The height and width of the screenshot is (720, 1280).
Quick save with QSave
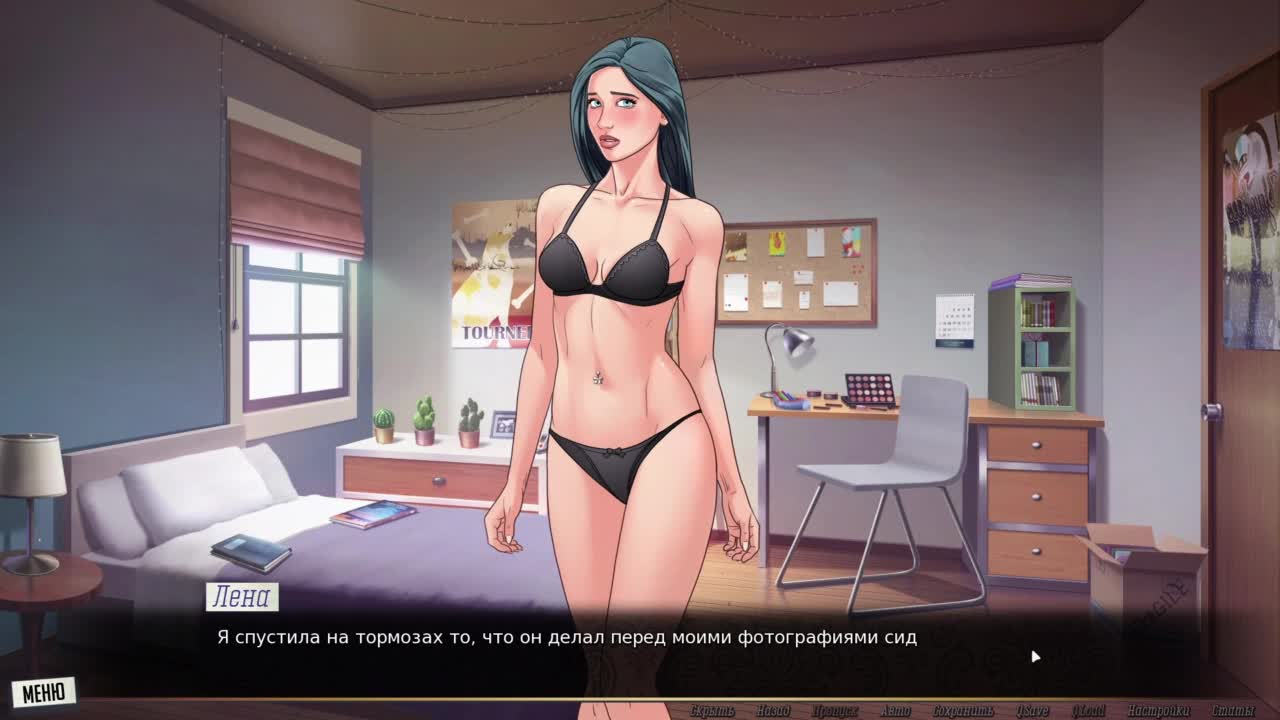1032,711
